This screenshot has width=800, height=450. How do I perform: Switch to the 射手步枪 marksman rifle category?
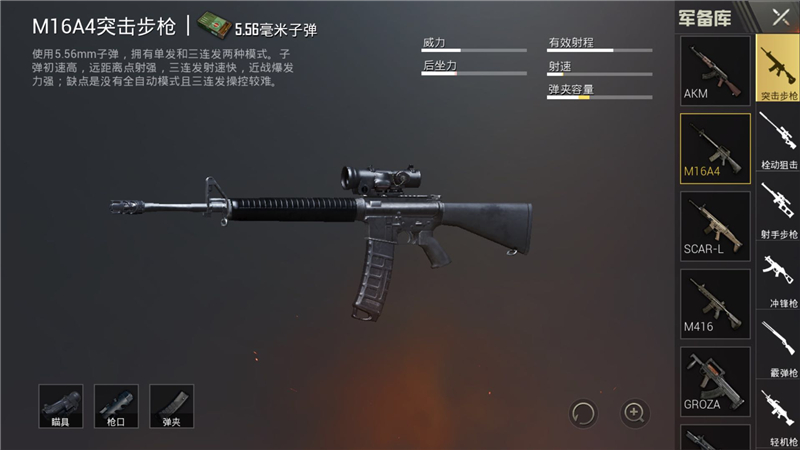tap(778, 208)
